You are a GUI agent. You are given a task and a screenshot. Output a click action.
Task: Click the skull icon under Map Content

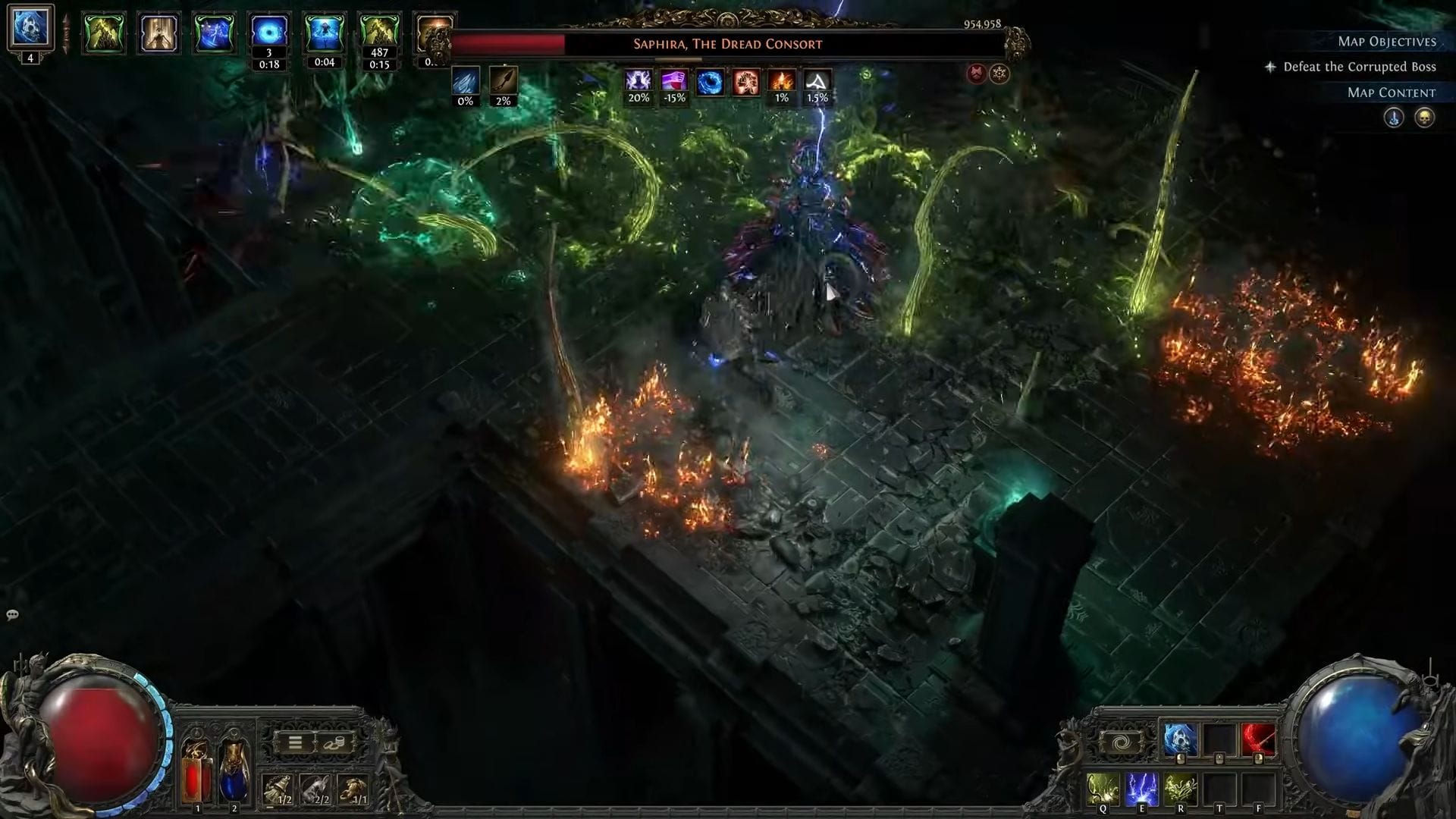pos(1424,118)
